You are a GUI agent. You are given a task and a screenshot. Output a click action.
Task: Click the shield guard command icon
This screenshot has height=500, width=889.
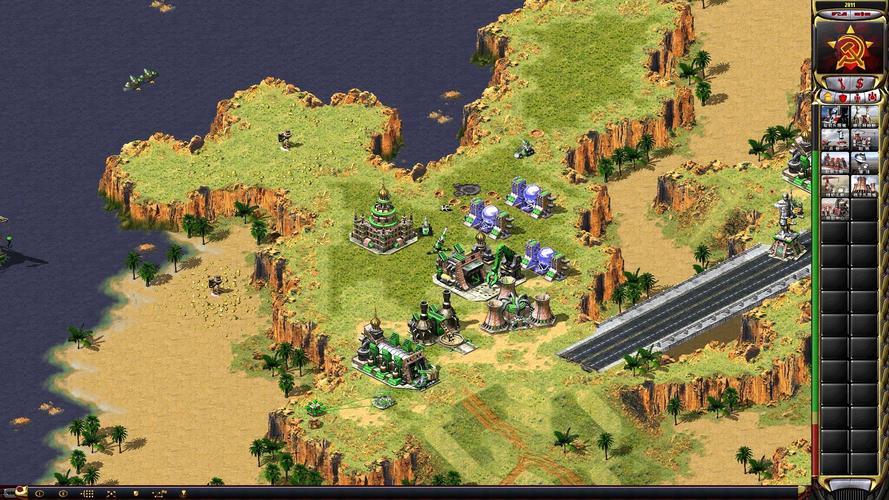136,494
